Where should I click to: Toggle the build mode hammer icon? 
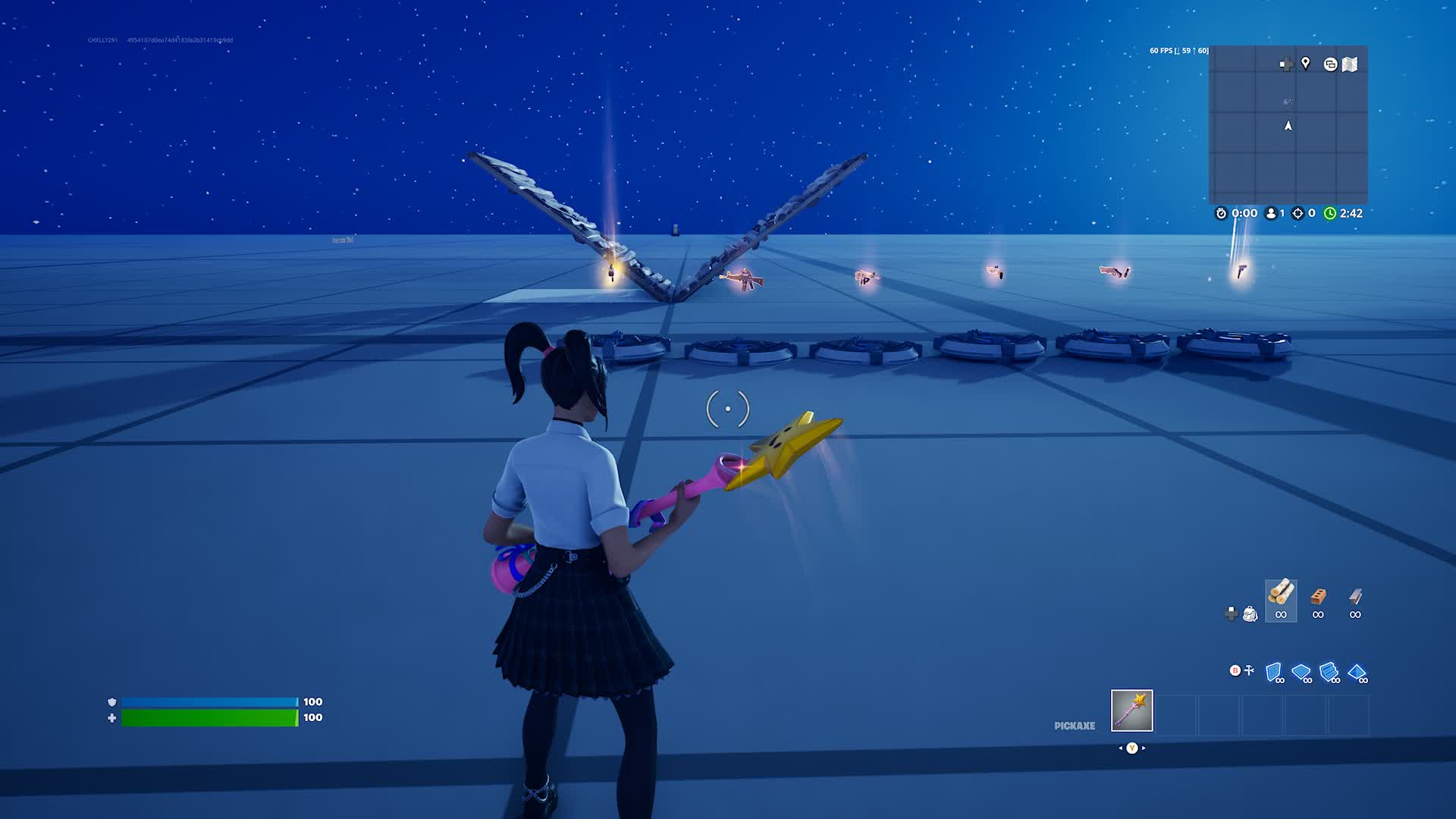click(1249, 670)
